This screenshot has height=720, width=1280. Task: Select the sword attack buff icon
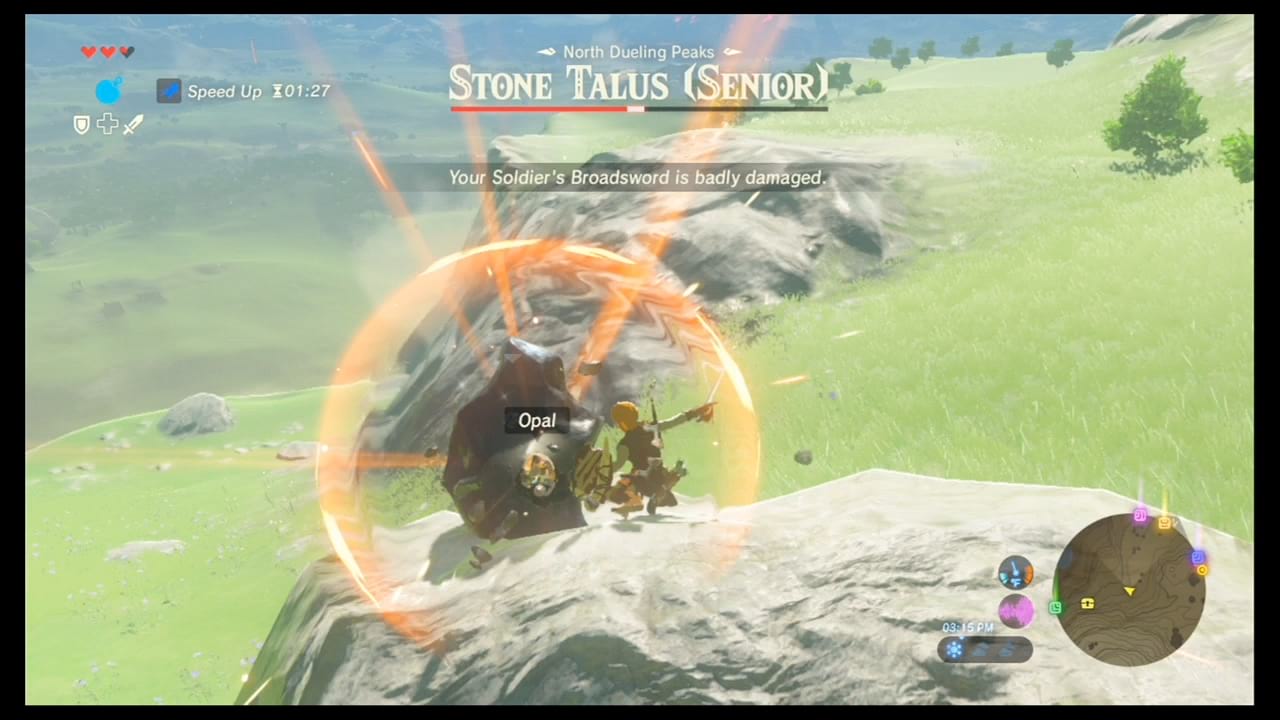(133, 124)
